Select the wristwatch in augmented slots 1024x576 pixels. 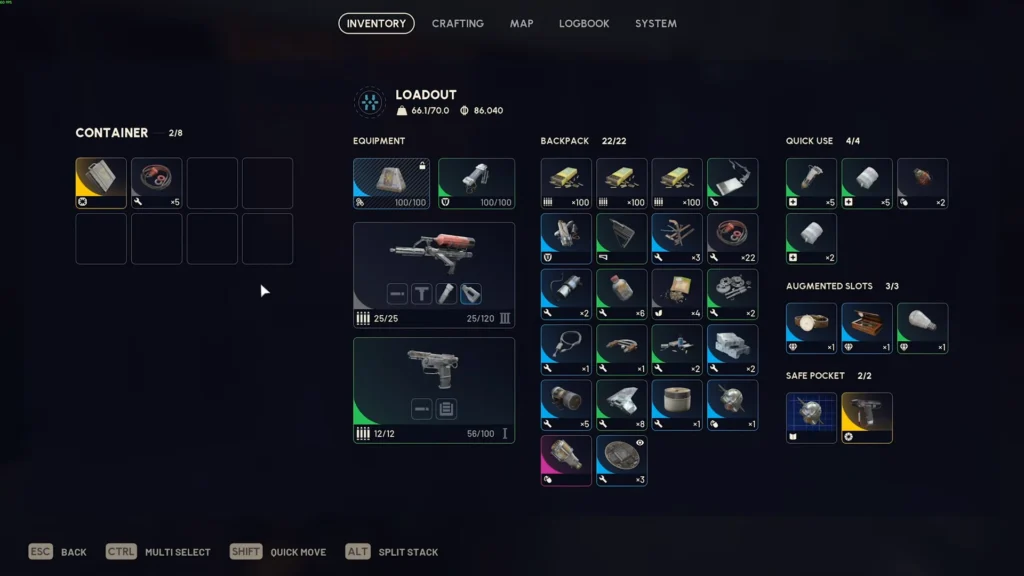click(x=811, y=328)
